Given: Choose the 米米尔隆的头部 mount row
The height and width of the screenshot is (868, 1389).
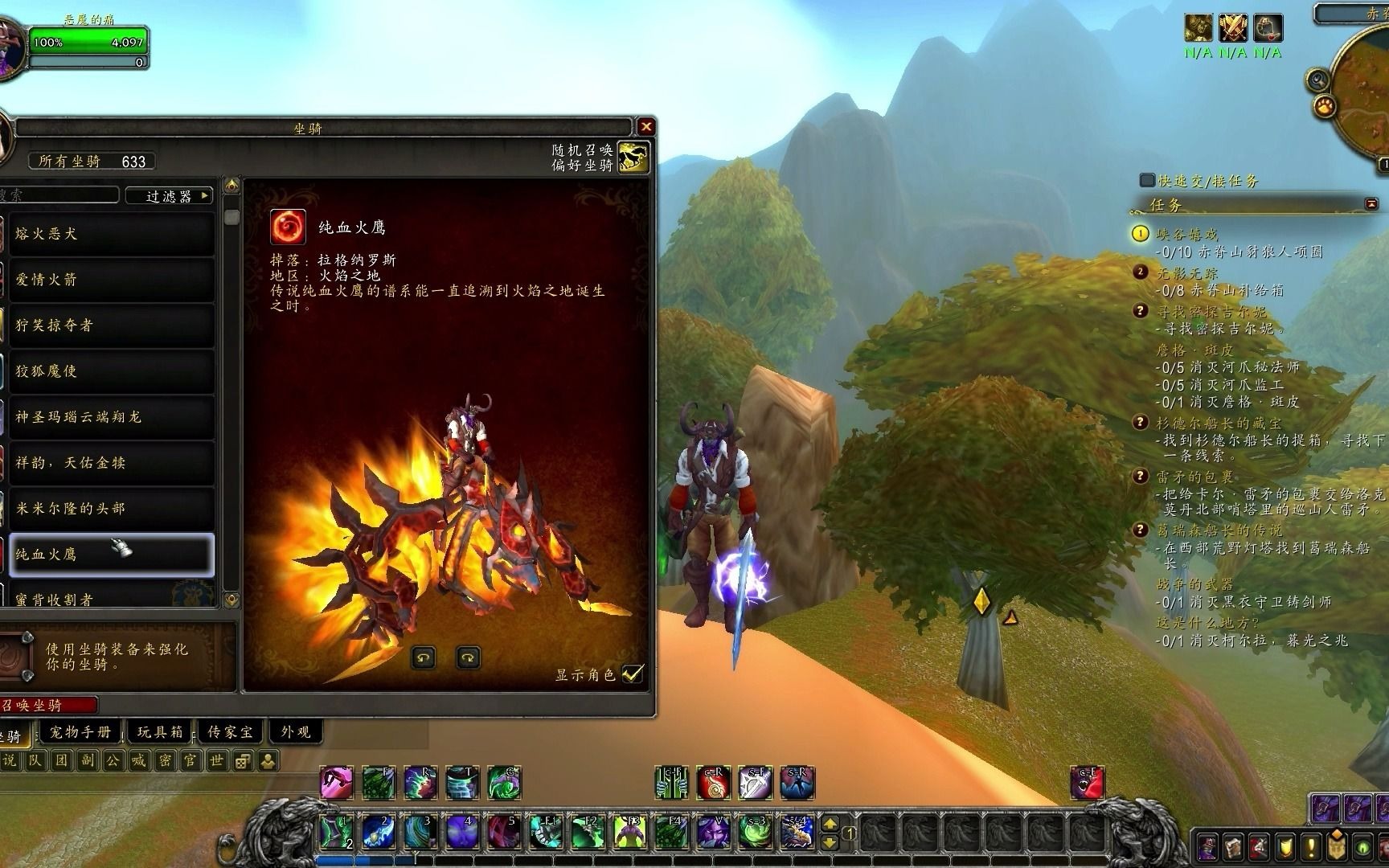Looking at the screenshot, I should [x=111, y=509].
